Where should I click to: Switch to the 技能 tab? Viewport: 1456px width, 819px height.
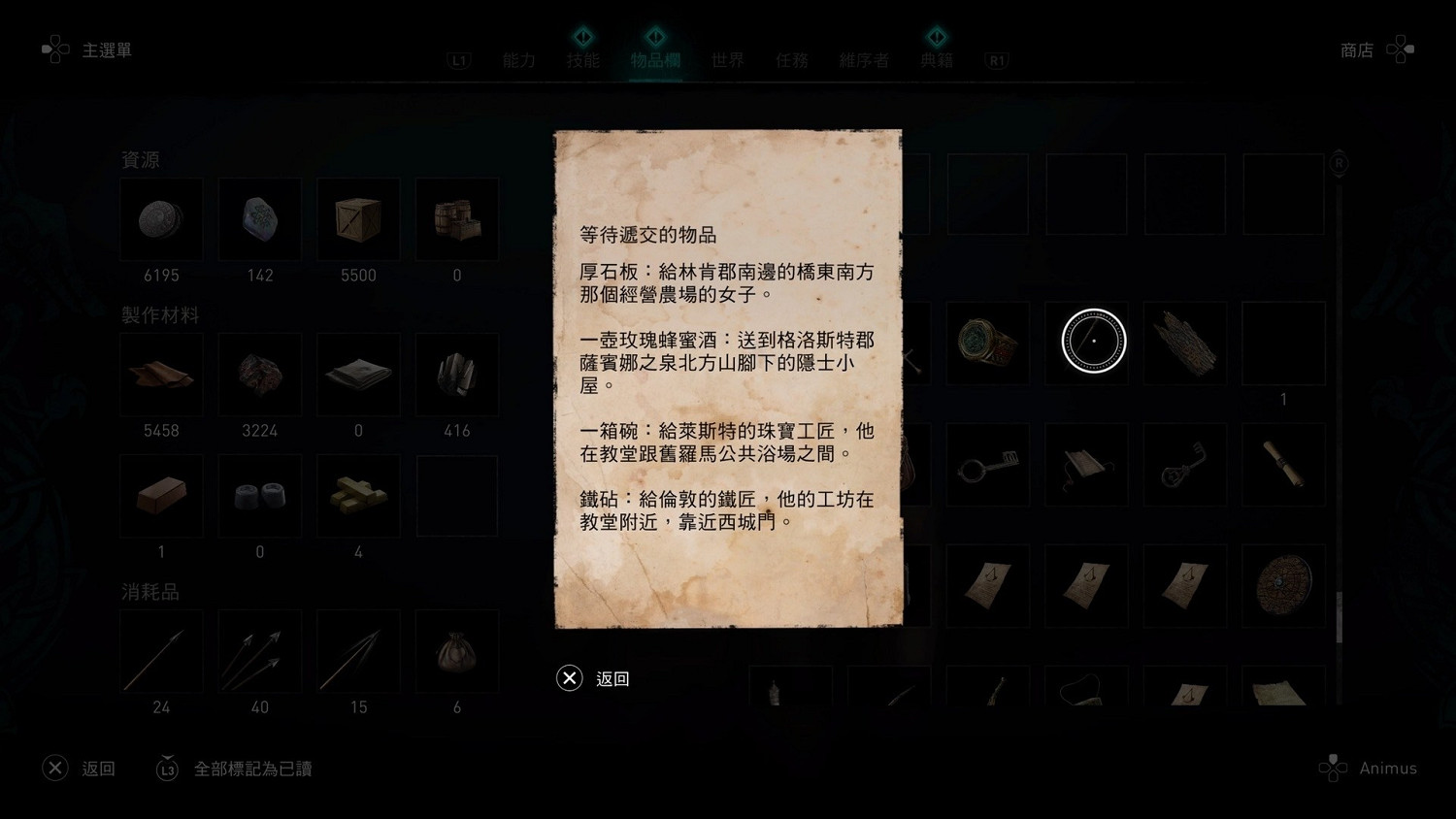point(583,59)
